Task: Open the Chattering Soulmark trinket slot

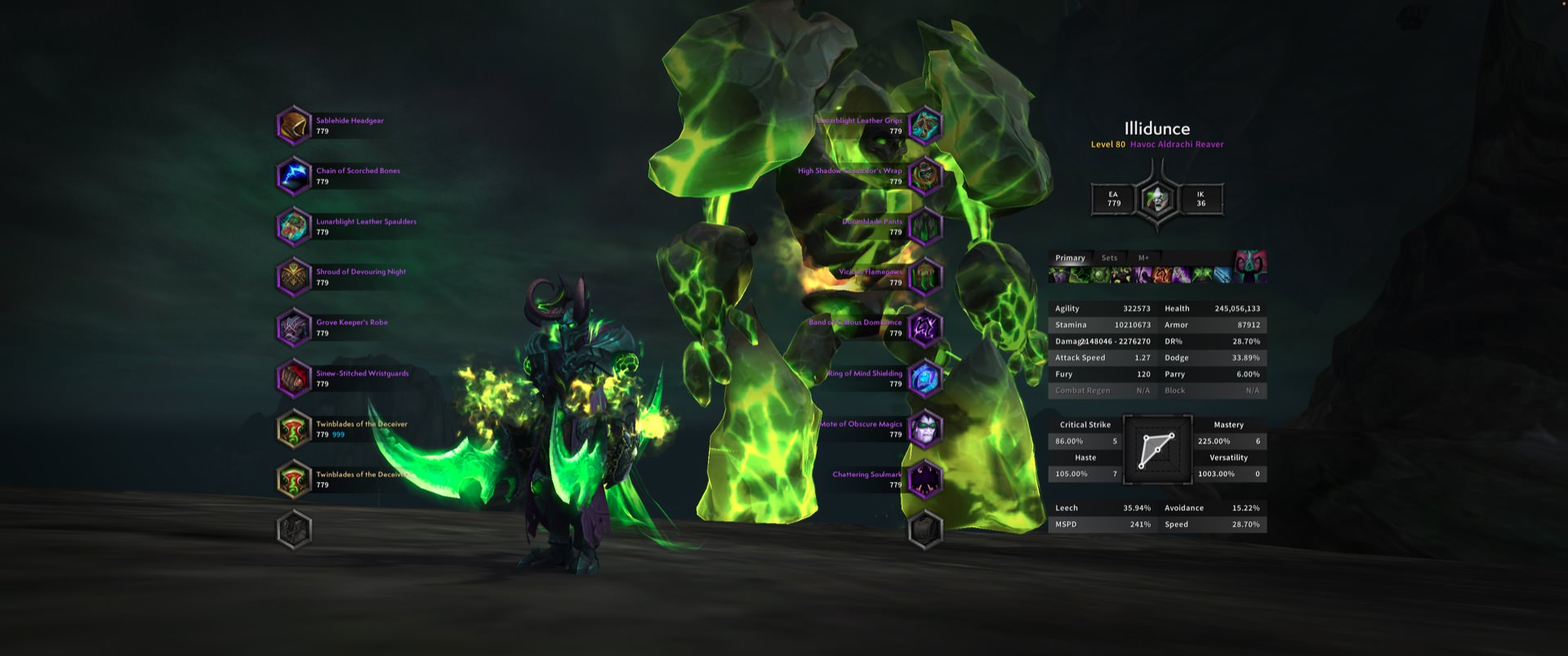Action: click(x=925, y=480)
